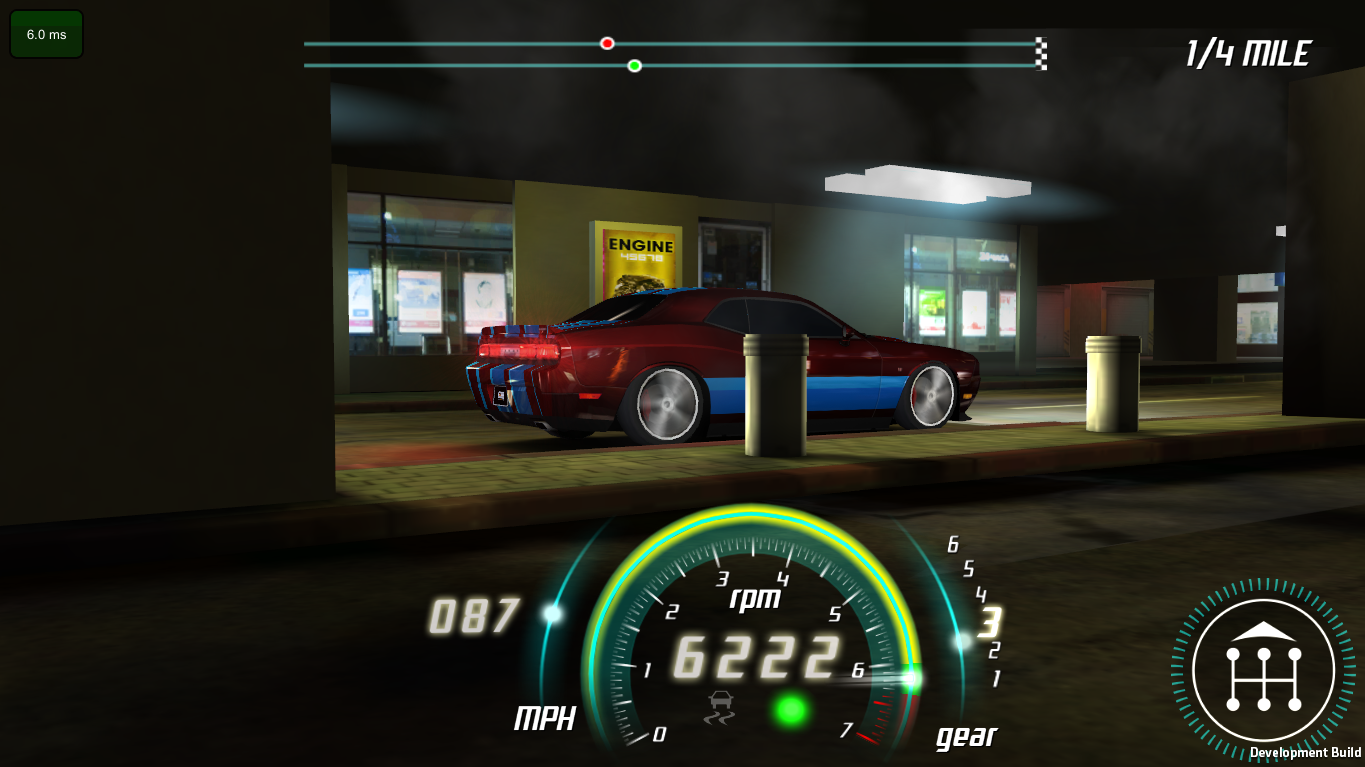Viewport: 1365px width, 767px height.
Task: Tap the gear shifter icon to shift up
Action: pyautogui.click(x=1263, y=669)
